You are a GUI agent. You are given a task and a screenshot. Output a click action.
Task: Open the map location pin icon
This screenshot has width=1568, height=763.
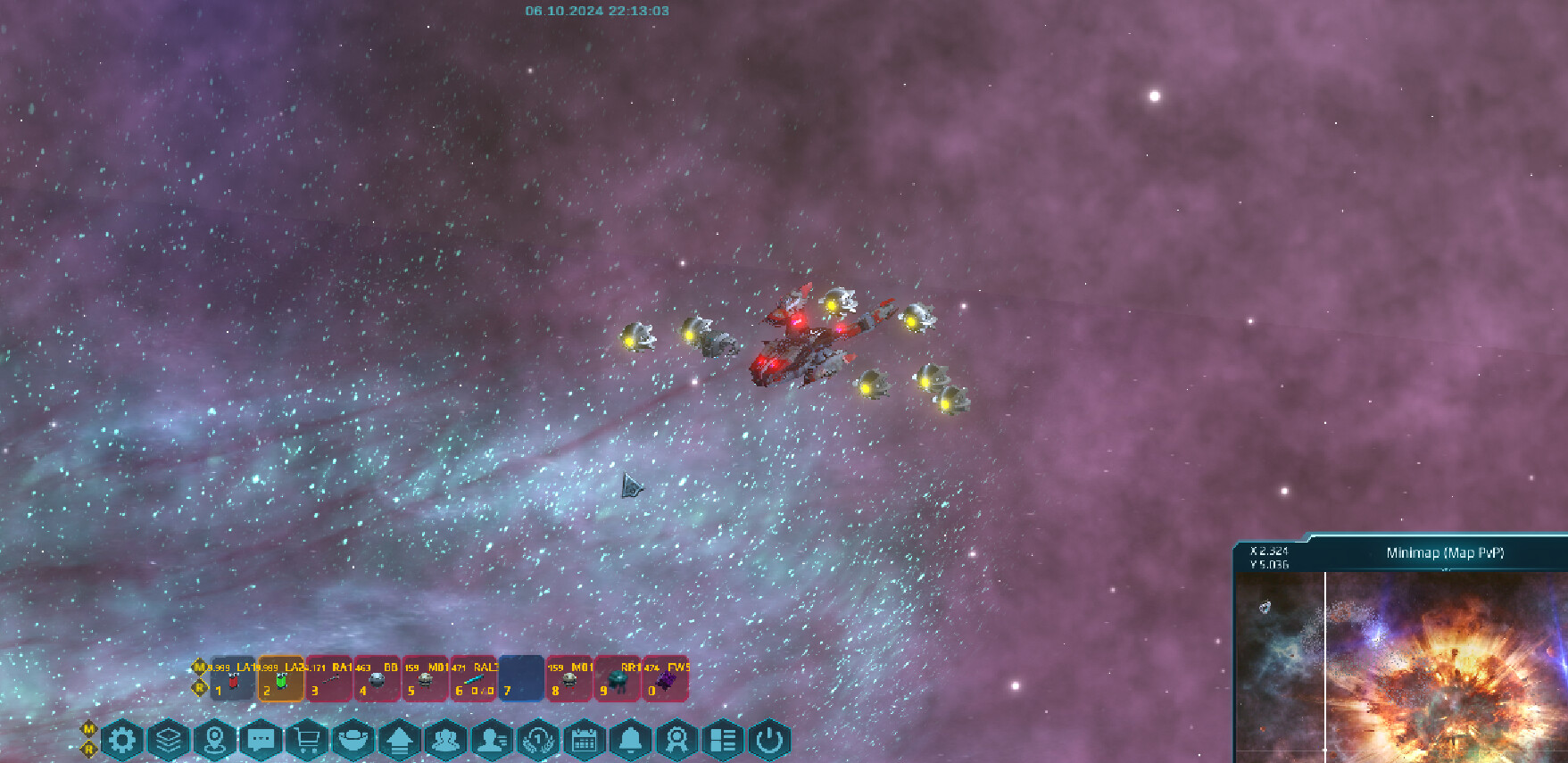click(x=217, y=741)
